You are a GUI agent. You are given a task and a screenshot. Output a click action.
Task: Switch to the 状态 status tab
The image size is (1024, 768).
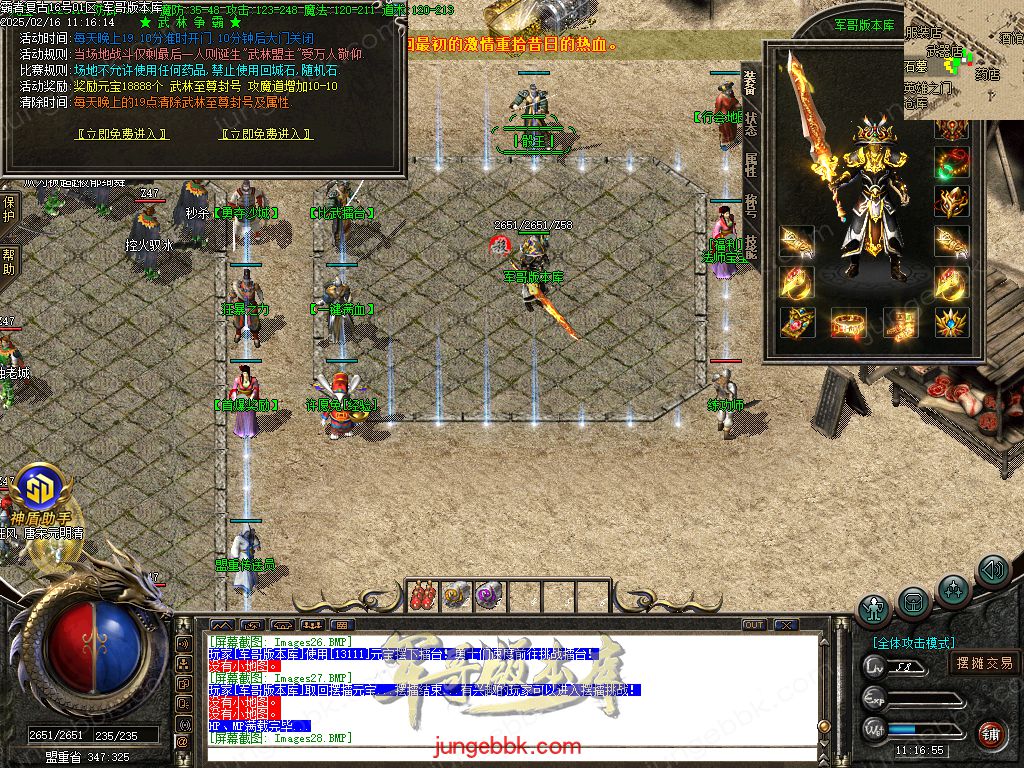(751, 124)
